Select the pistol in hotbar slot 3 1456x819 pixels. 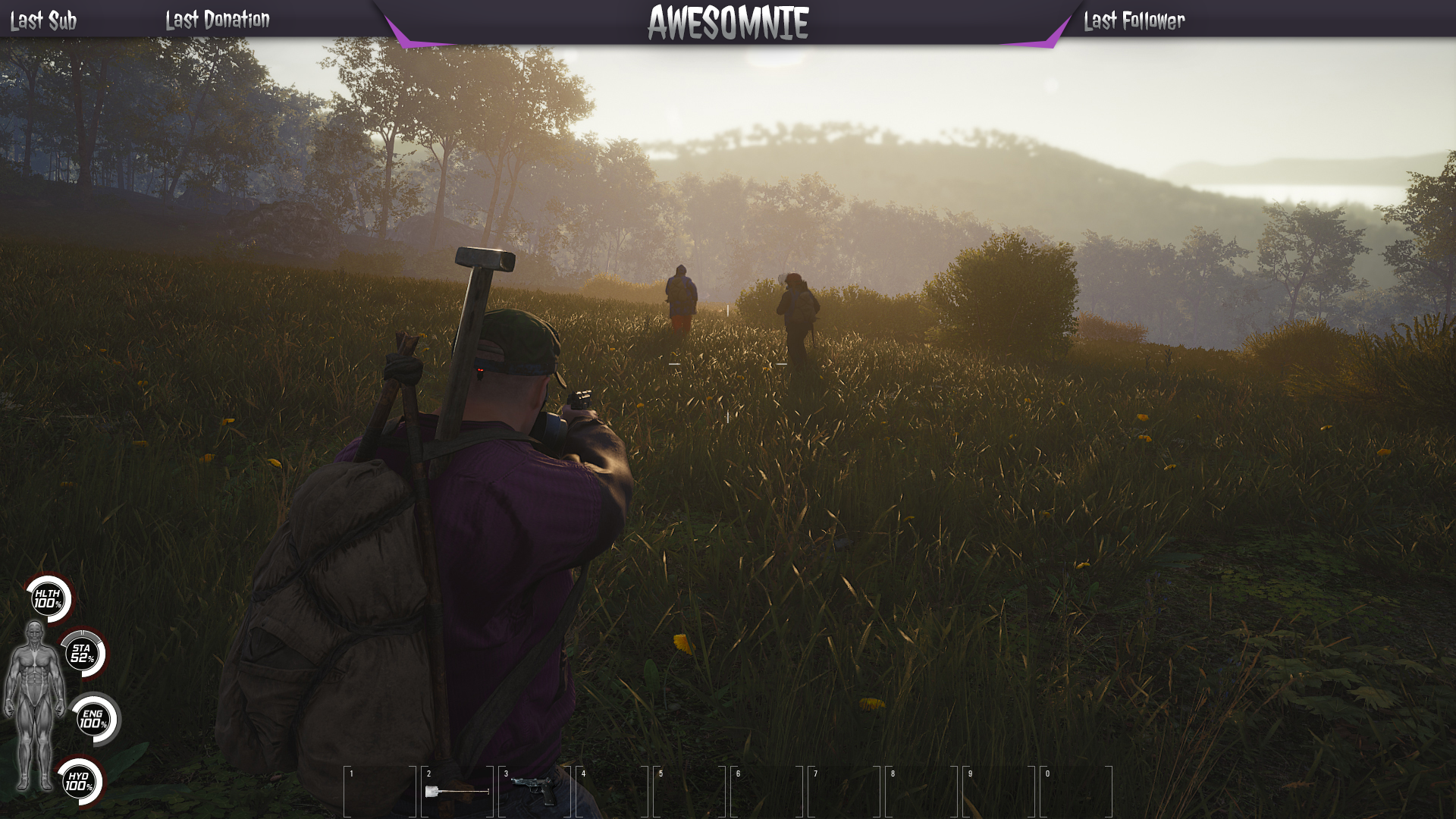(x=534, y=790)
